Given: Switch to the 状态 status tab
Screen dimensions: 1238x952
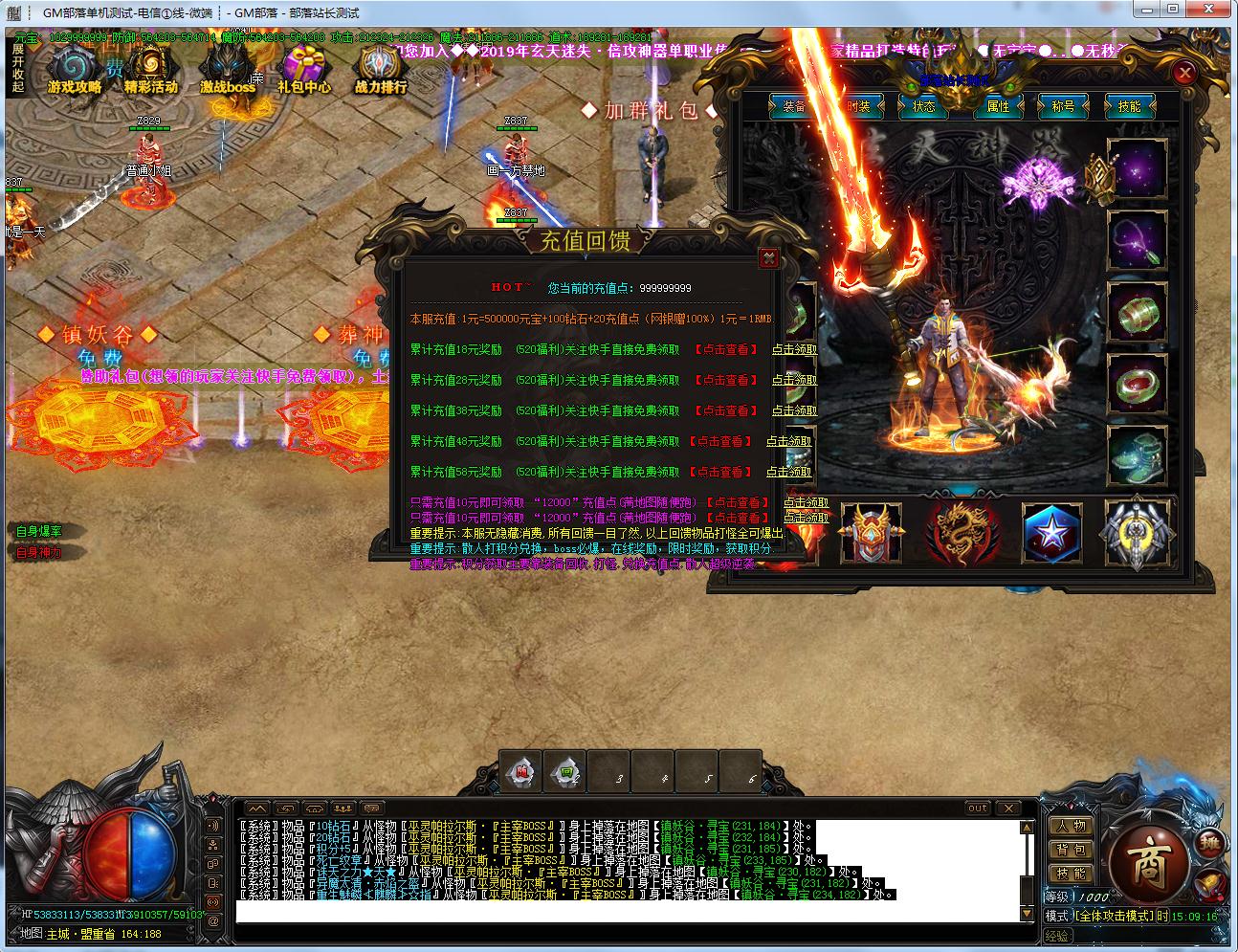Looking at the screenshot, I should (923, 106).
